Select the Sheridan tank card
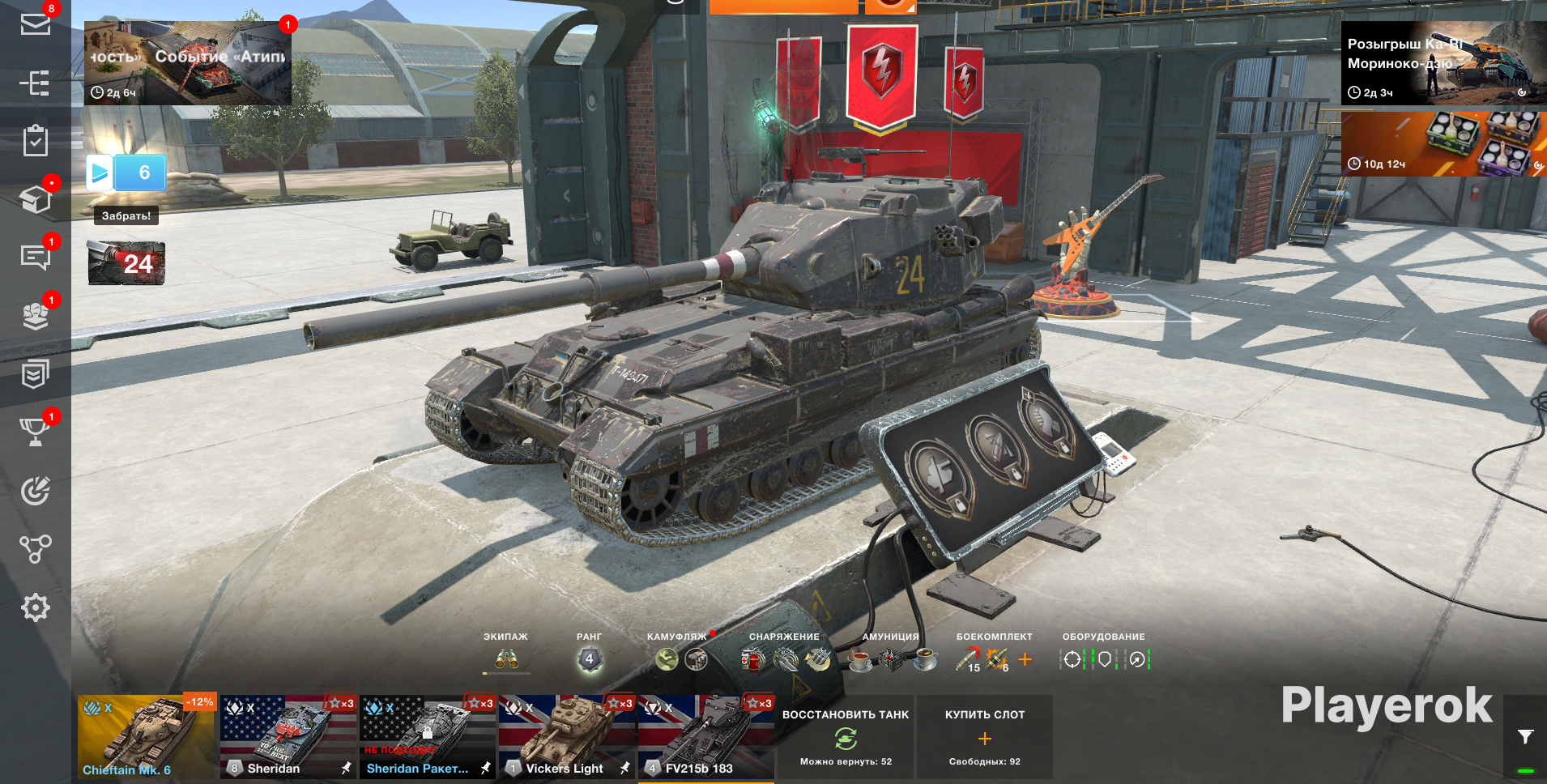Viewport: 1547px width, 784px height. [288, 736]
